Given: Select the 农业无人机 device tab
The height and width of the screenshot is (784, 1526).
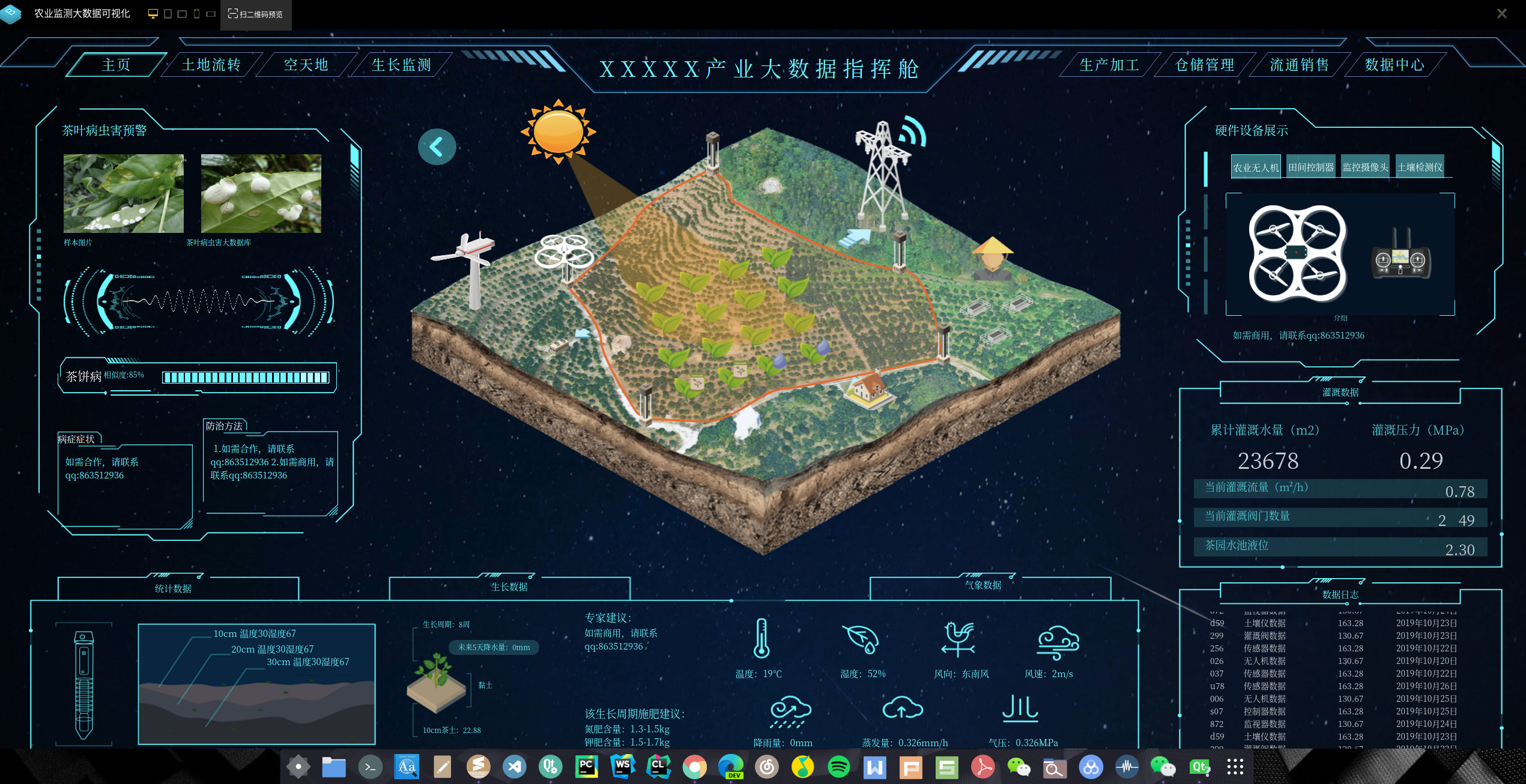Looking at the screenshot, I should click(x=1256, y=167).
